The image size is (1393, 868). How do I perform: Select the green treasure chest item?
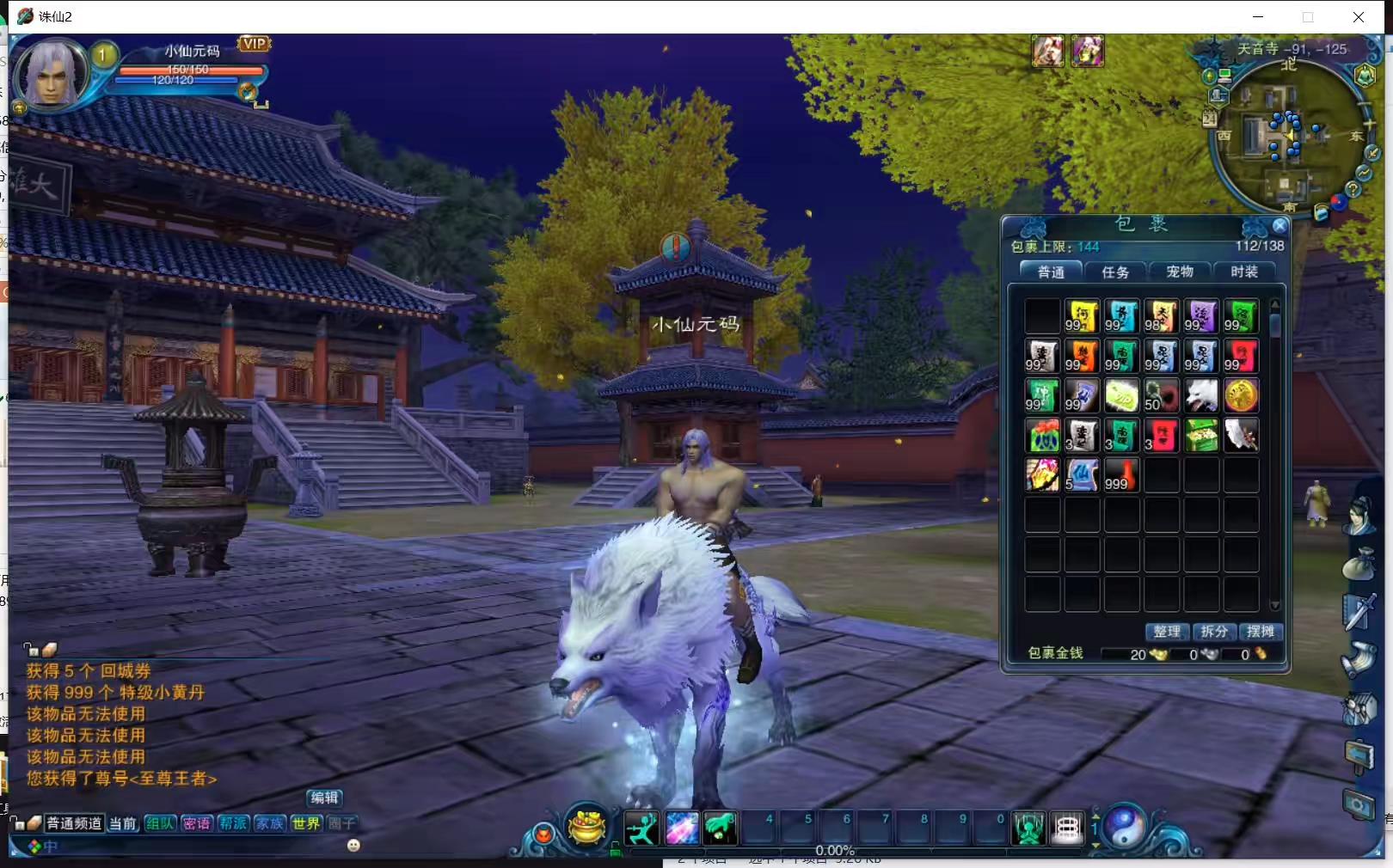coord(1201,436)
